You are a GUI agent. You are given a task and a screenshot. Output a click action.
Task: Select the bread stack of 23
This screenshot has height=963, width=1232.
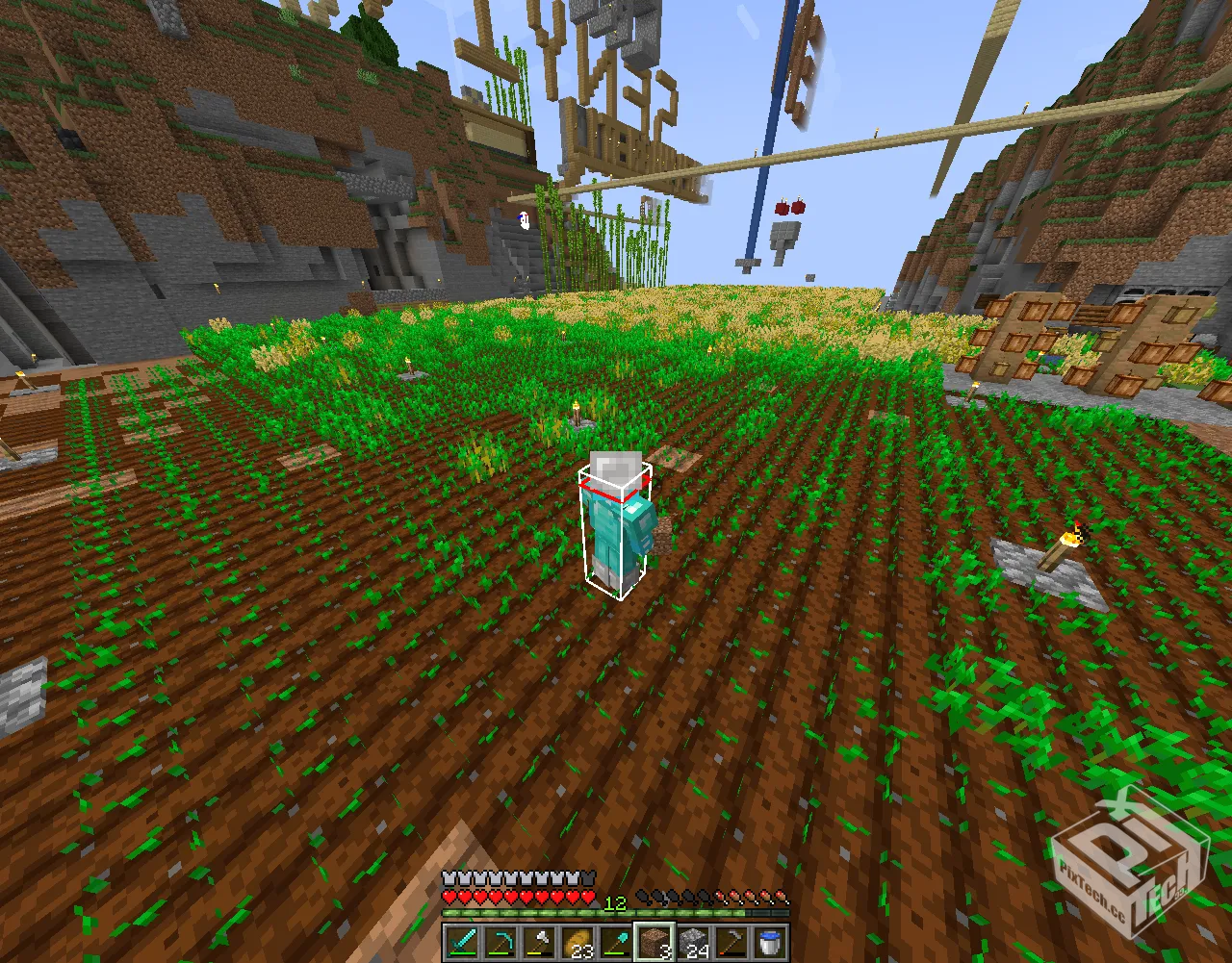pyautogui.click(x=577, y=943)
